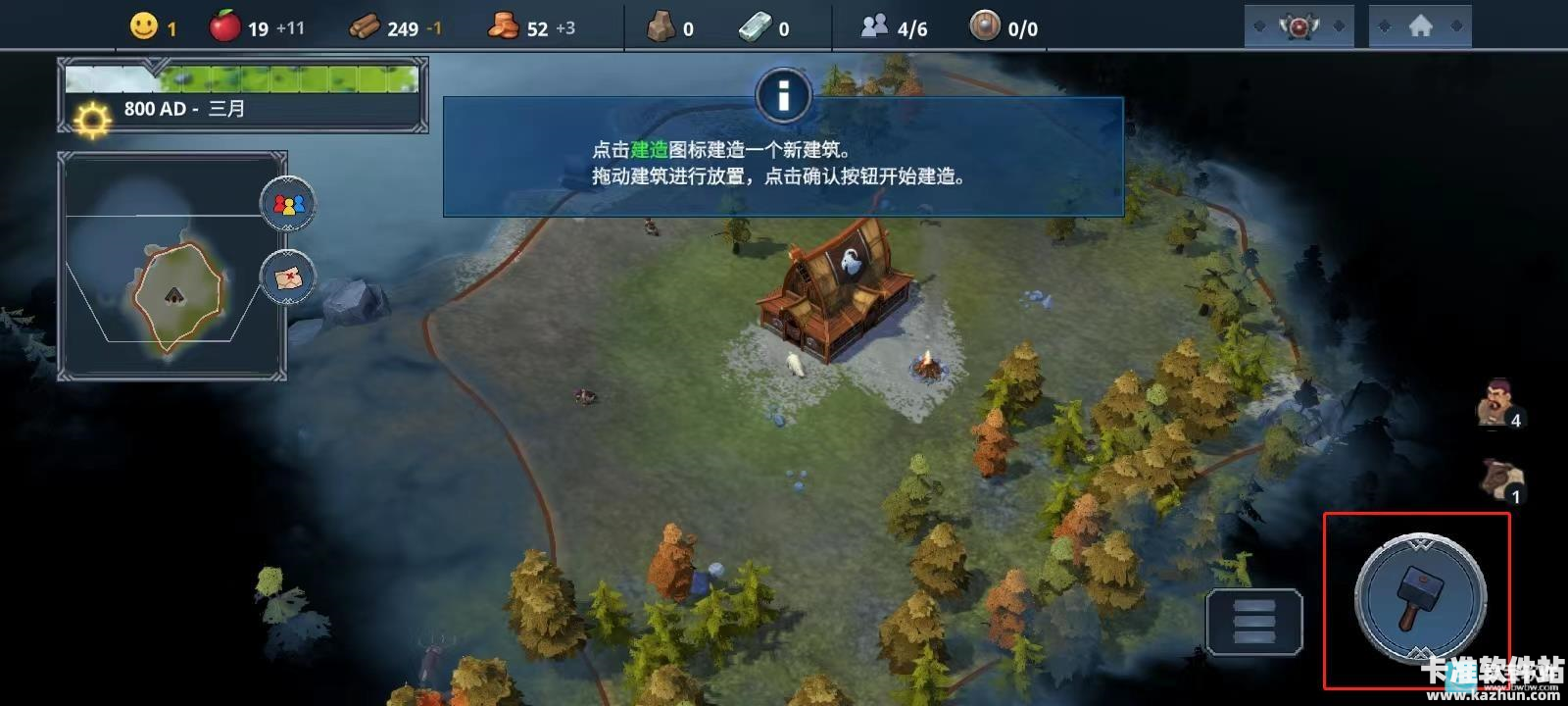Image resolution: width=1568 pixels, height=706 pixels.
Task: Click the happiness smiley face icon
Action: click(x=143, y=27)
